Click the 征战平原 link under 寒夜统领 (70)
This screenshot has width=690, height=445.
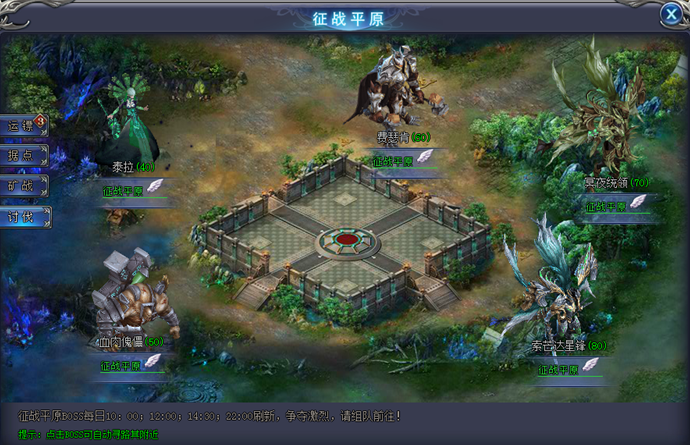click(605, 205)
